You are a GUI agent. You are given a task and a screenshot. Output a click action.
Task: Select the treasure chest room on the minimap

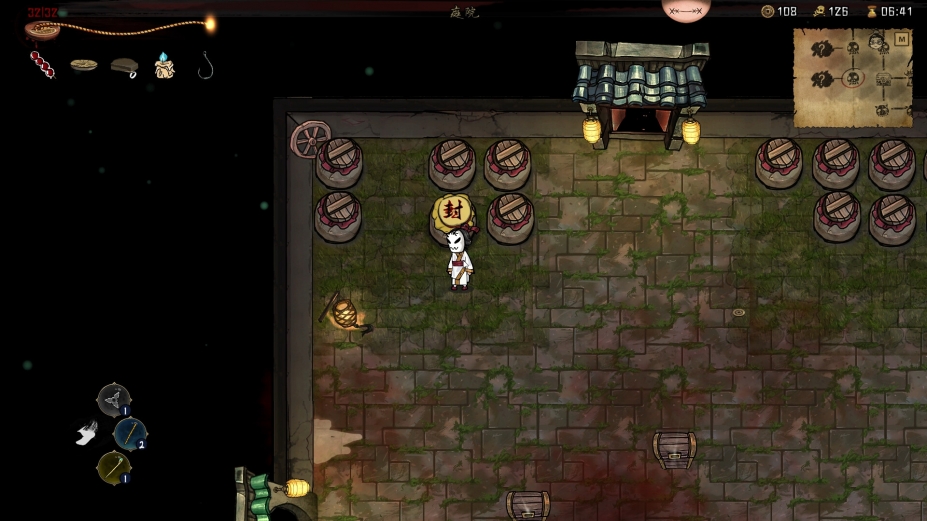(x=883, y=79)
